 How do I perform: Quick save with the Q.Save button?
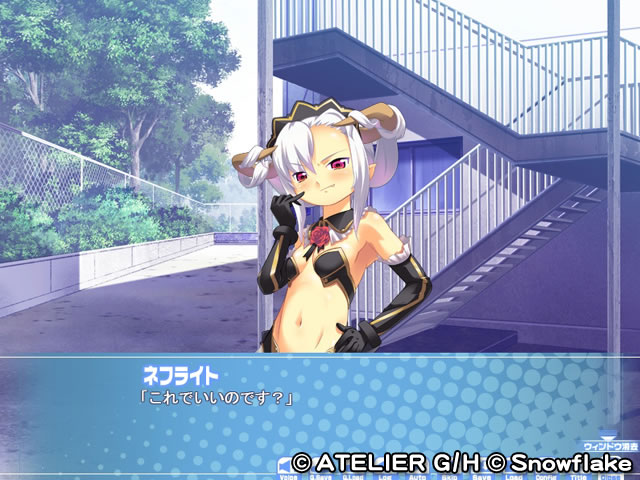tap(322, 475)
